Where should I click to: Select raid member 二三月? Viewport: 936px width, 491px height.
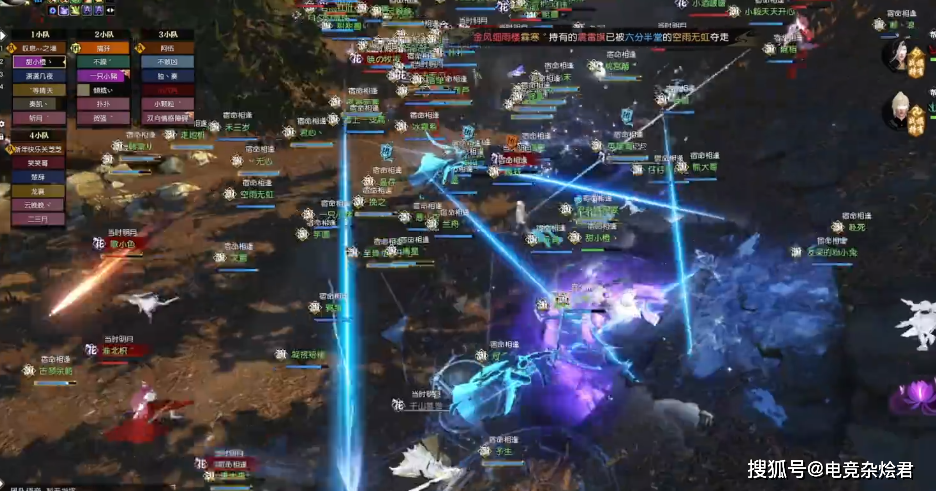(38, 219)
